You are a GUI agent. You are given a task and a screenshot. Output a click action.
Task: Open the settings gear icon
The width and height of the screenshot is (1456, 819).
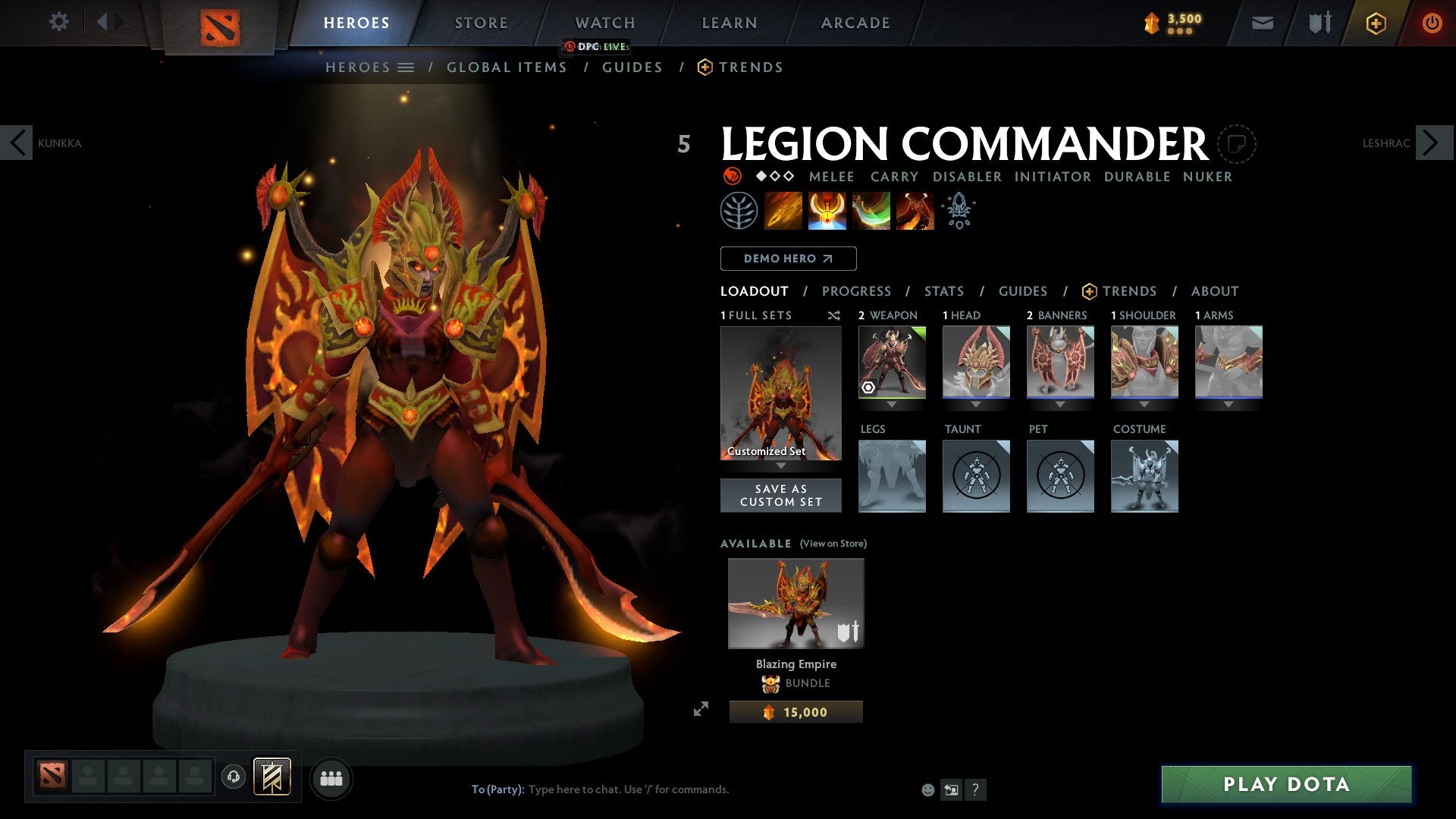(x=58, y=22)
